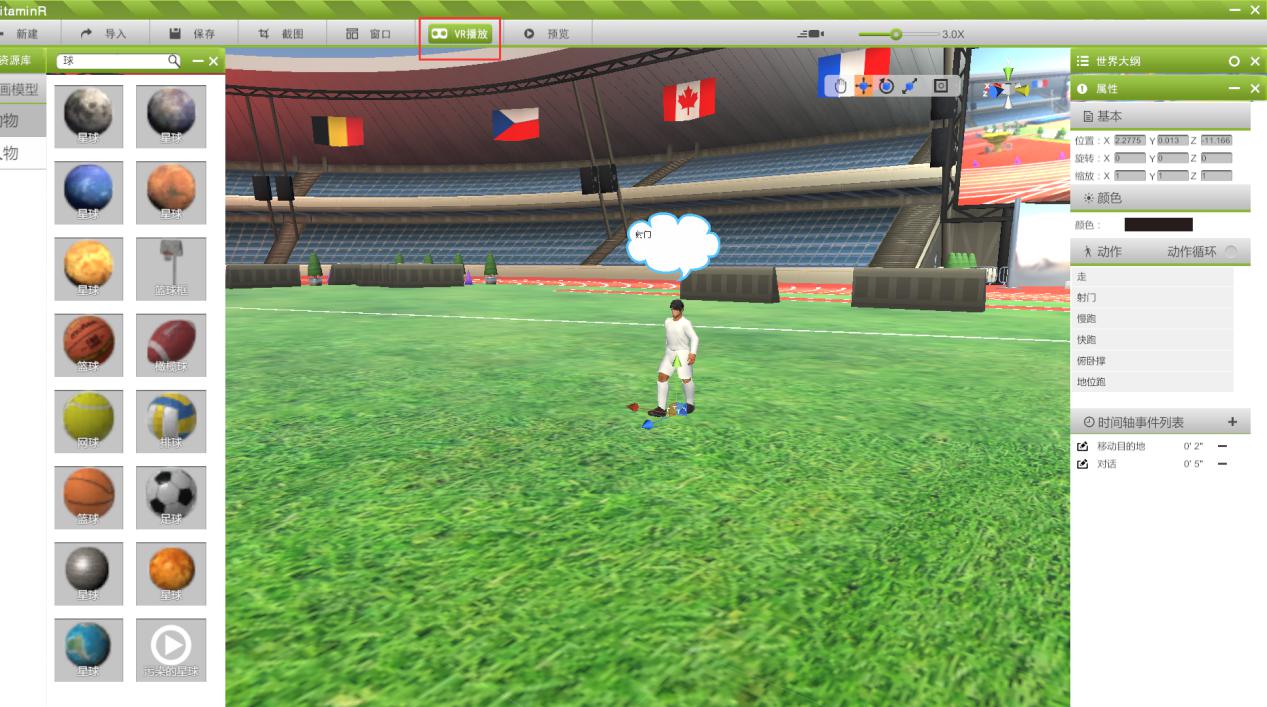This screenshot has width=1267, height=707.
Task: Pick the rugby ball (橄榄球) thumbnail
Action: 171,345
